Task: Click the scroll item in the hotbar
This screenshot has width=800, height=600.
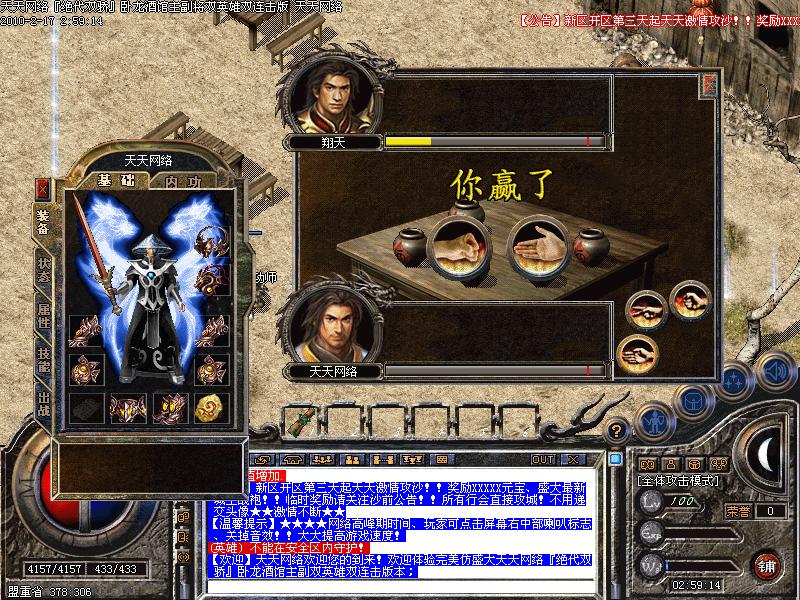Action: pos(297,422)
